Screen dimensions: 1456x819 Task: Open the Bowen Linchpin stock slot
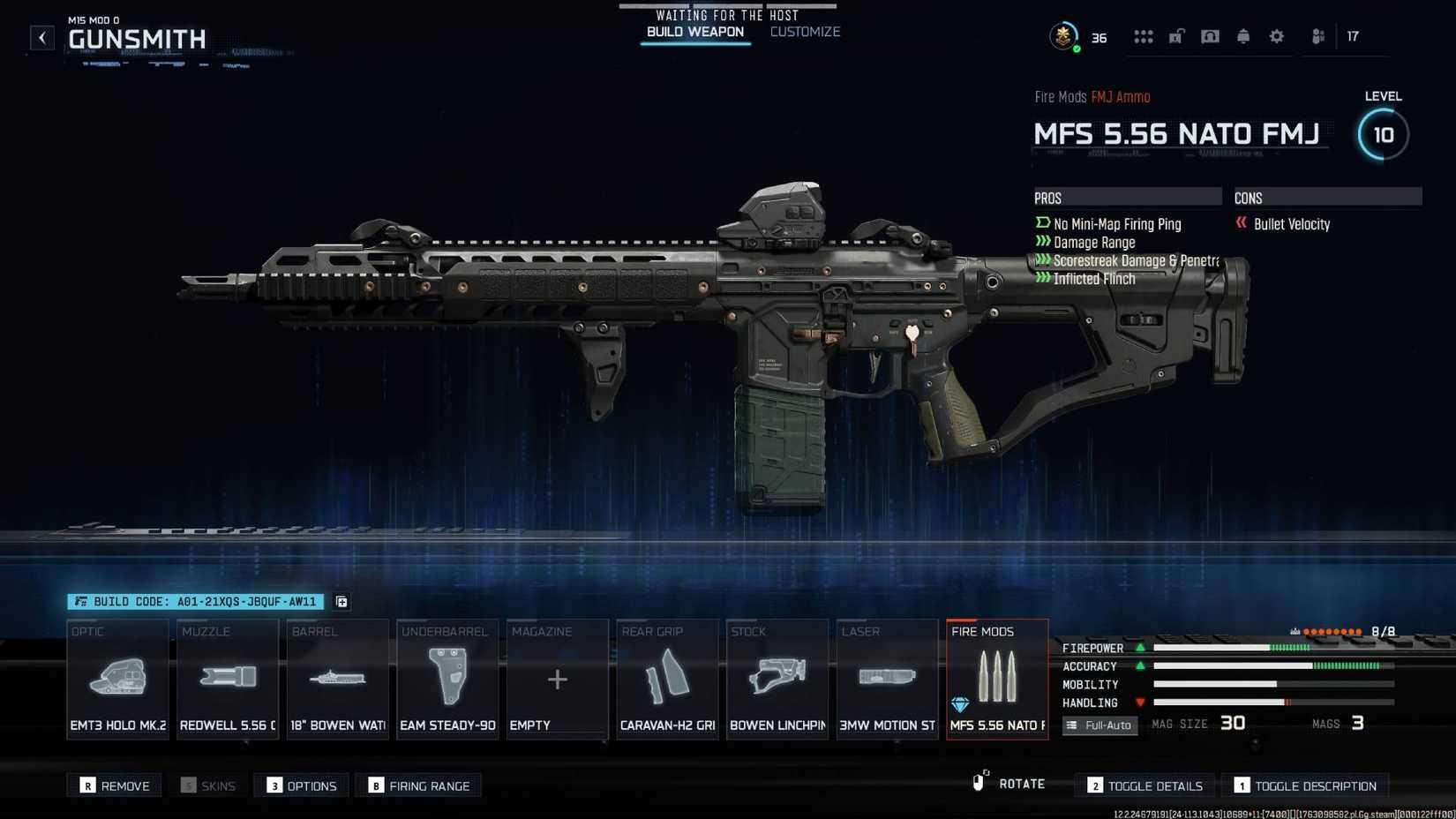click(777, 678)
